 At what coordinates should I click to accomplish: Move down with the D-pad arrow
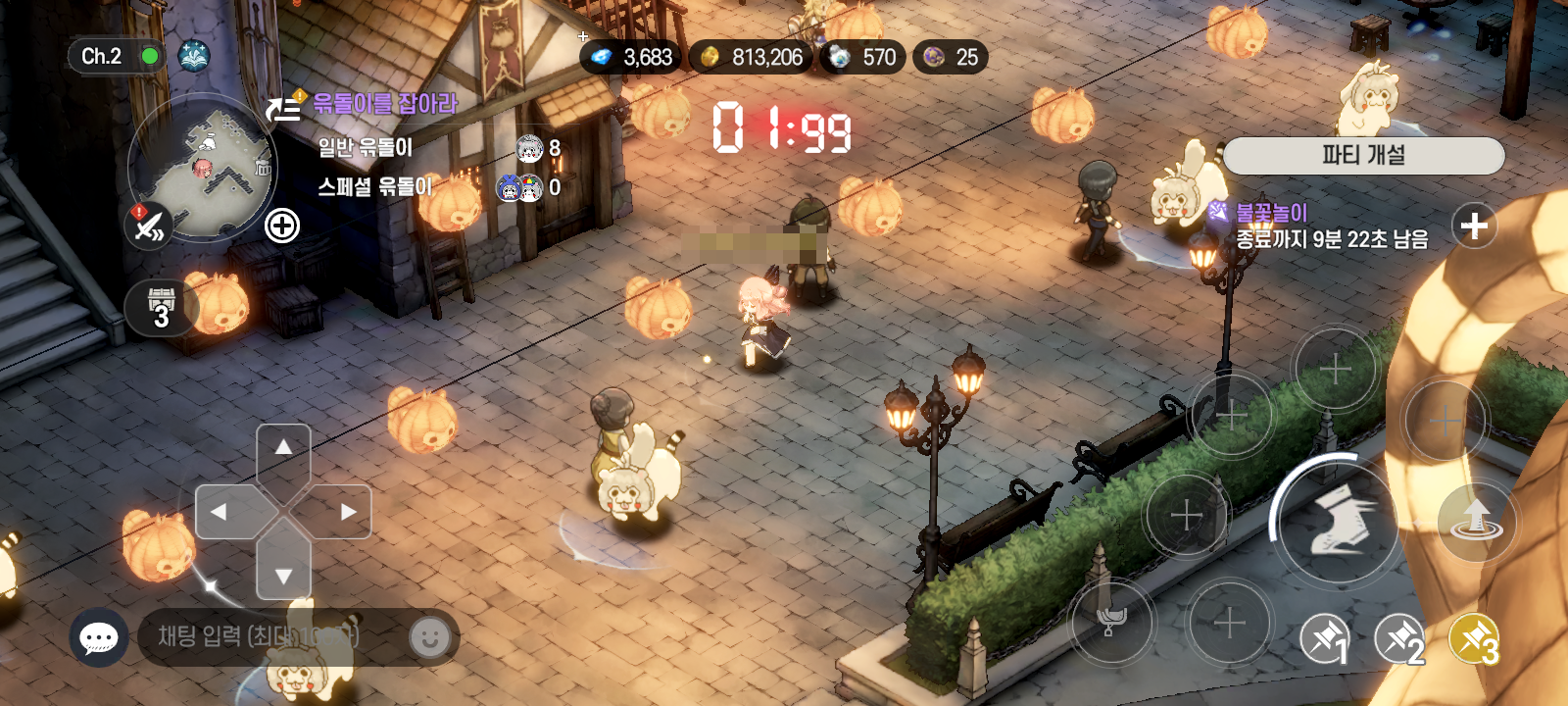point(283,576)
